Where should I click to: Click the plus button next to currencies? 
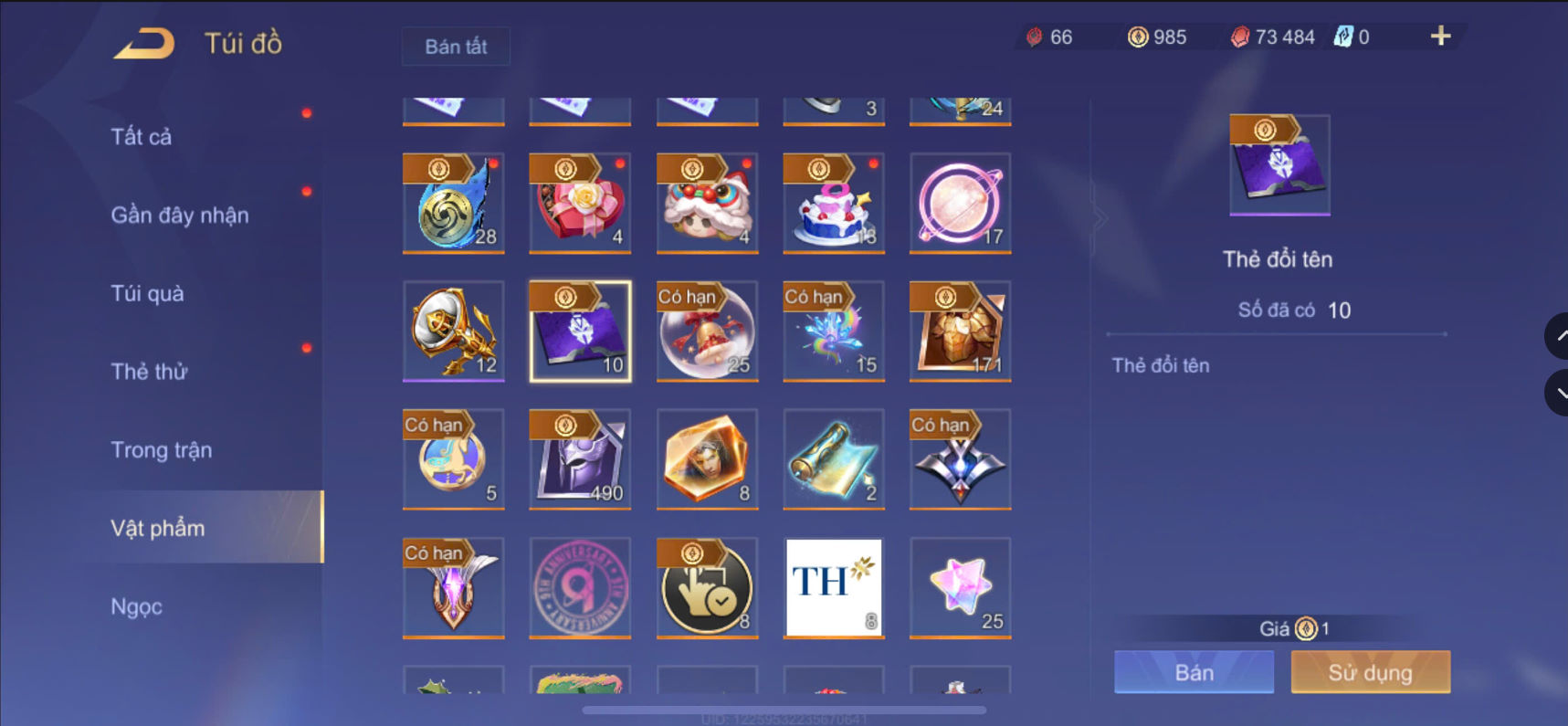tap(1440, 37)
